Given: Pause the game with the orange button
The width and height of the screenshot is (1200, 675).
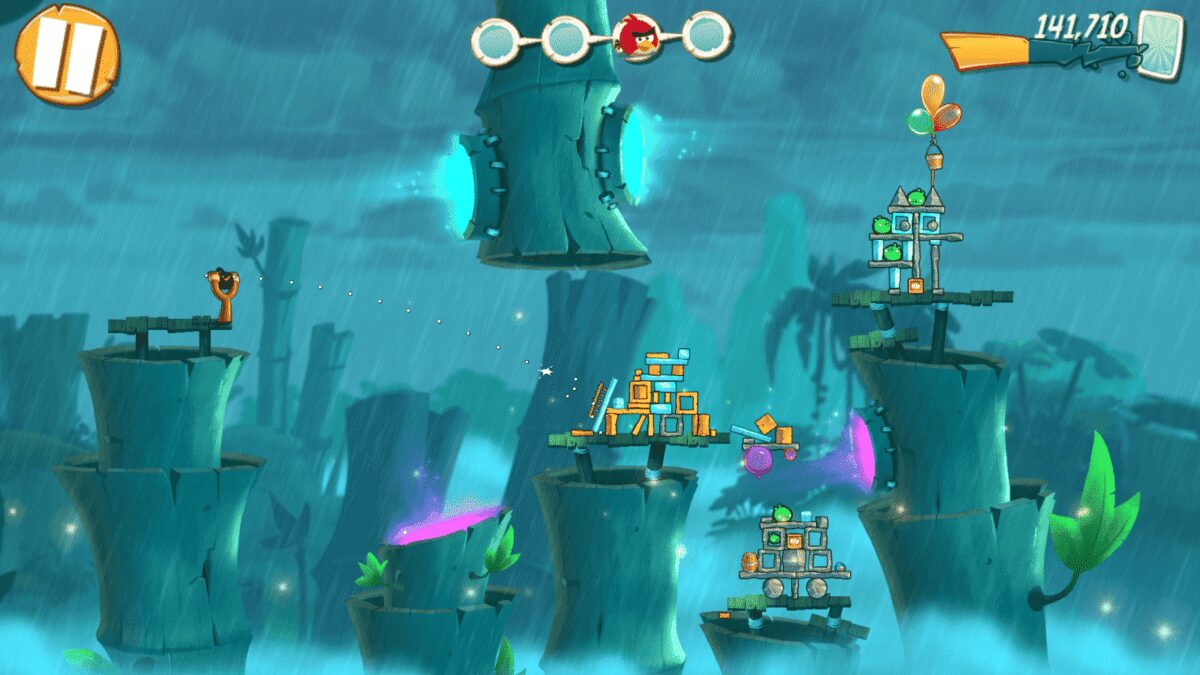Looking at the screenshot, I should click(x=68, y=55).
